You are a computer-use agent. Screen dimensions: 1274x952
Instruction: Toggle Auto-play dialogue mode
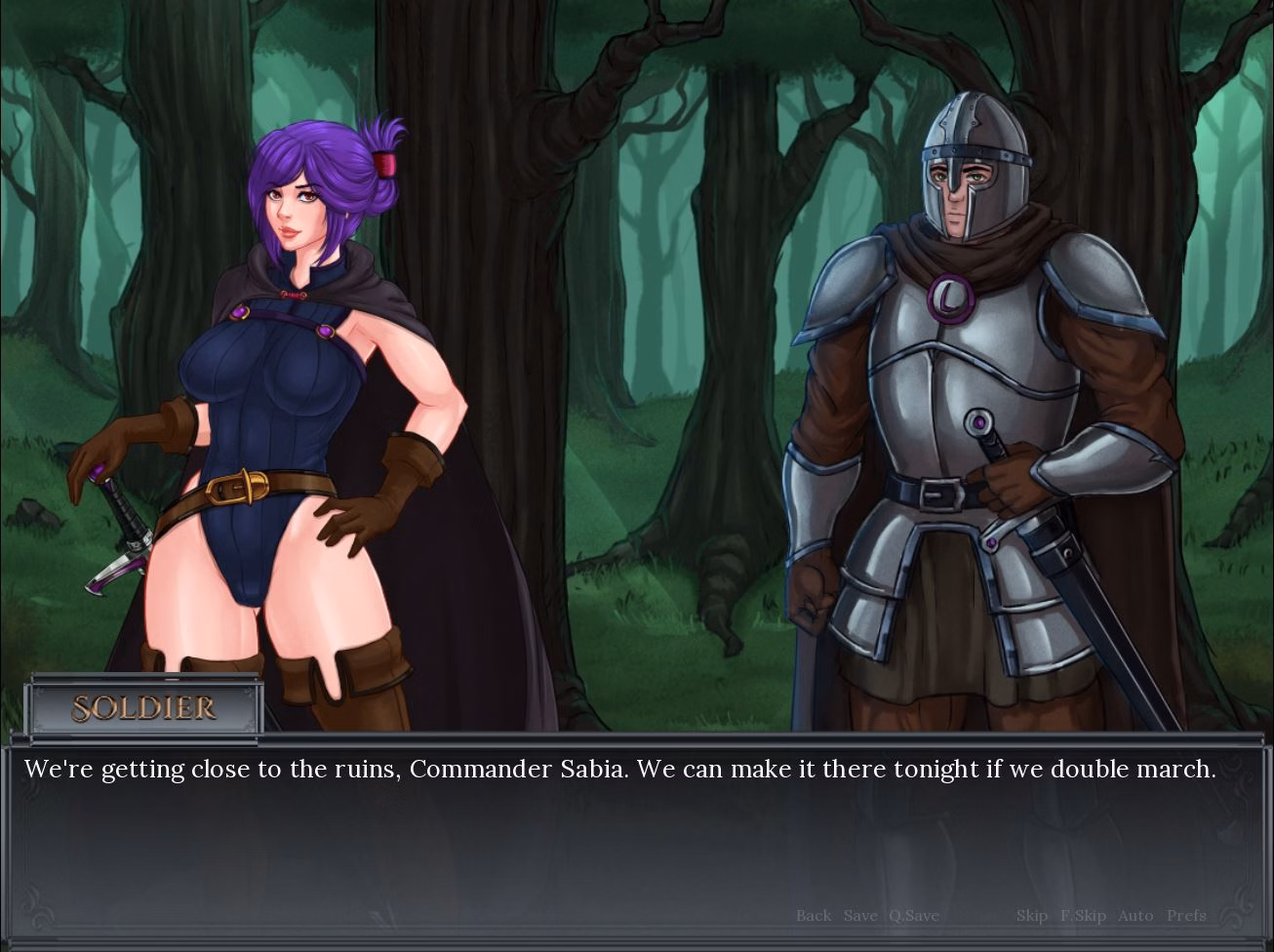[x=1135, y=915]
